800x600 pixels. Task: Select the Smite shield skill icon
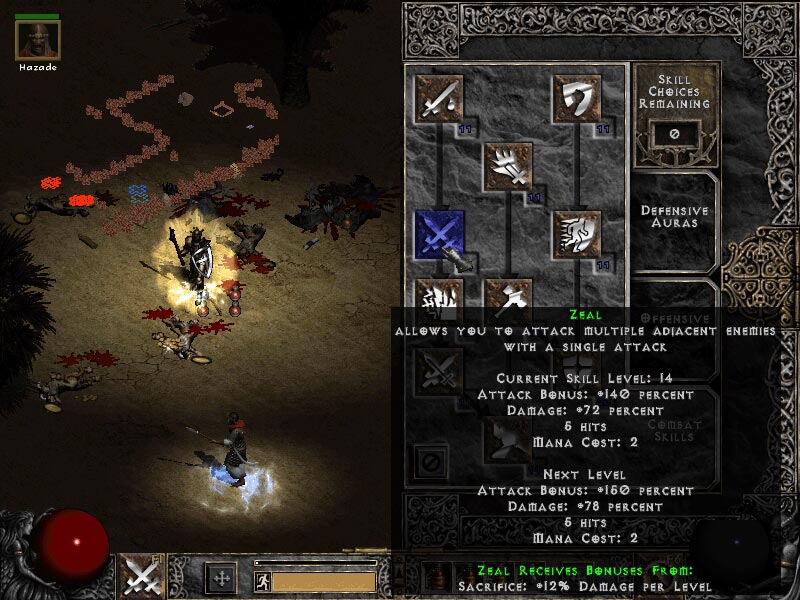pyautogui.click(x=577, y=99)
